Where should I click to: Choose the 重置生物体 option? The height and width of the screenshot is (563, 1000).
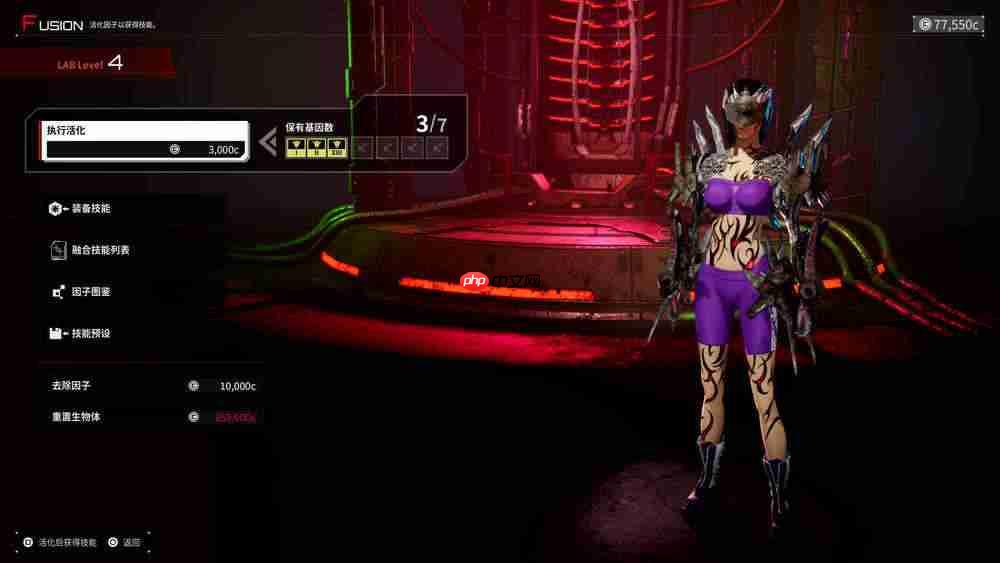coord(148,417)
